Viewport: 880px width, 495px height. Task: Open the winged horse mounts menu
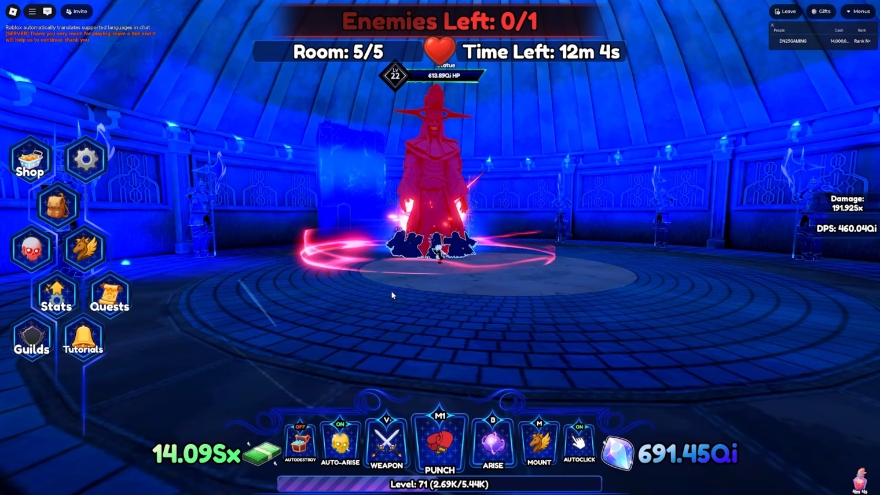(85, 249)
